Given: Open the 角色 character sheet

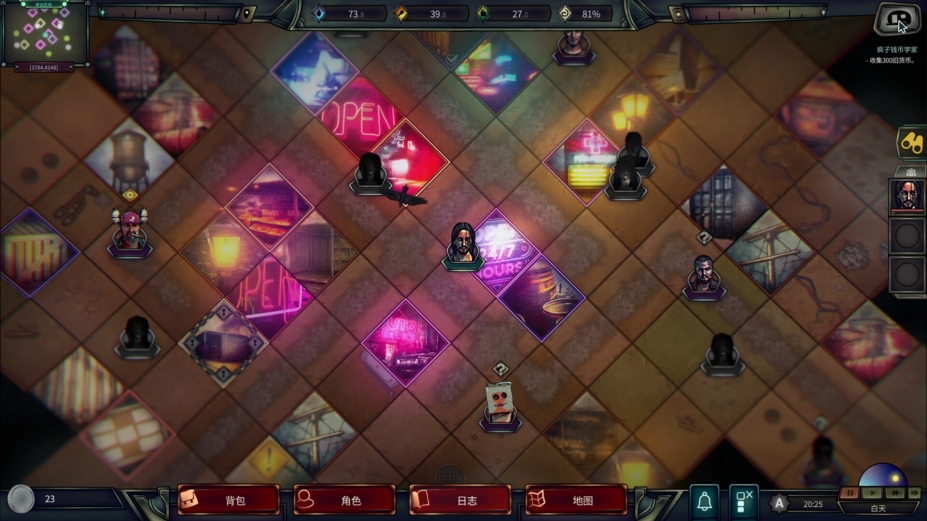Looking at the screenshot, I should tap(344, 500).
